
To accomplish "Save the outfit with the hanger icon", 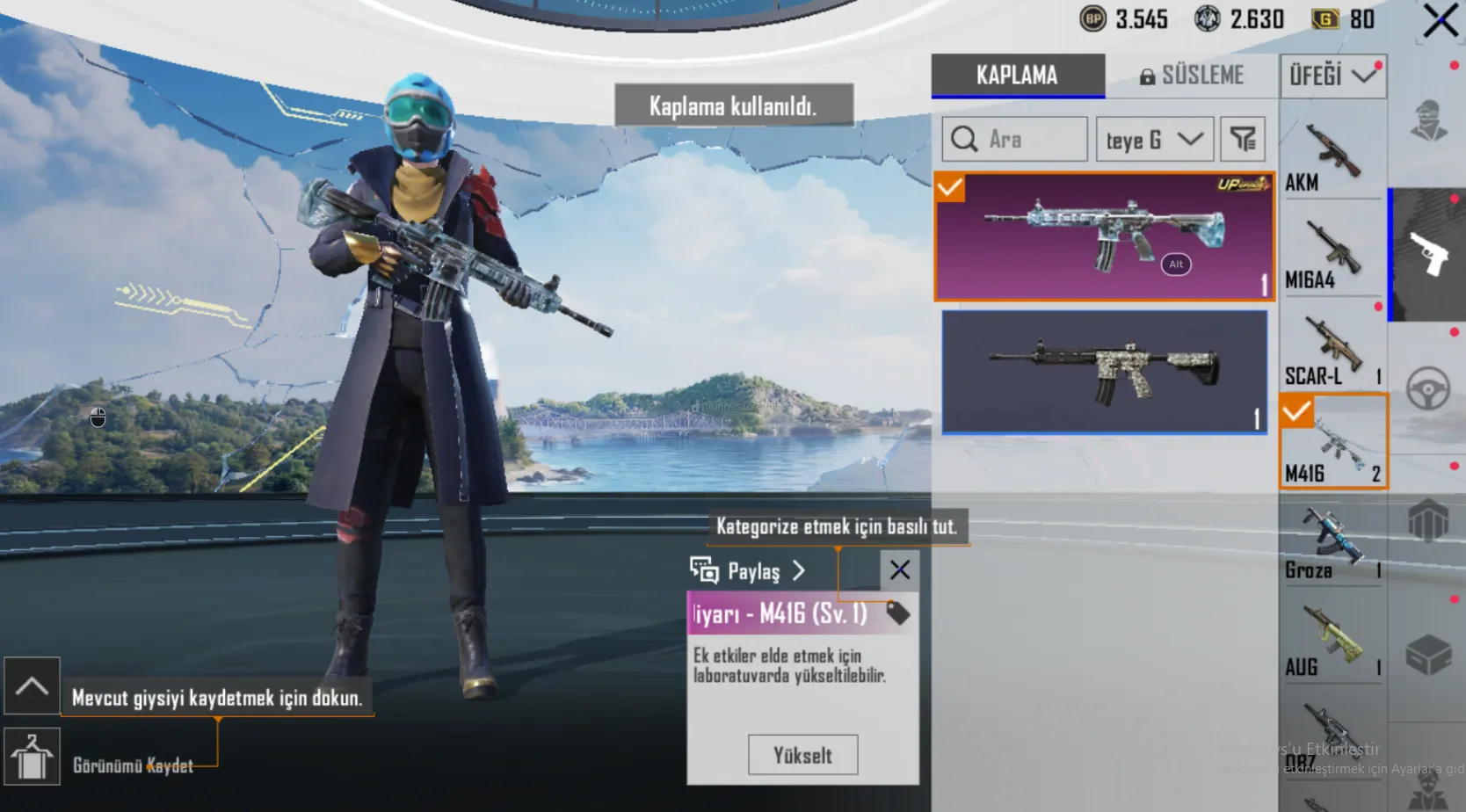I will click(x=32, y=757).
